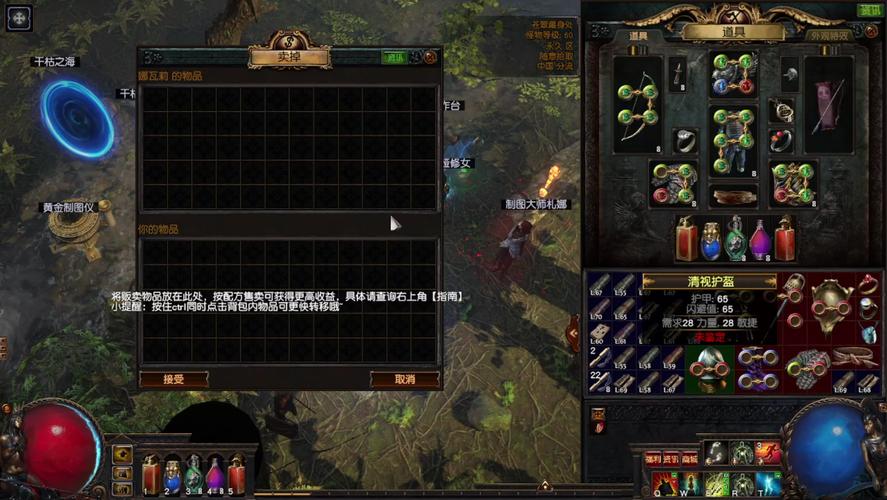Select the equipped body armour slot
The height and width of the screenshot is (500, 887).
point(734,140)
